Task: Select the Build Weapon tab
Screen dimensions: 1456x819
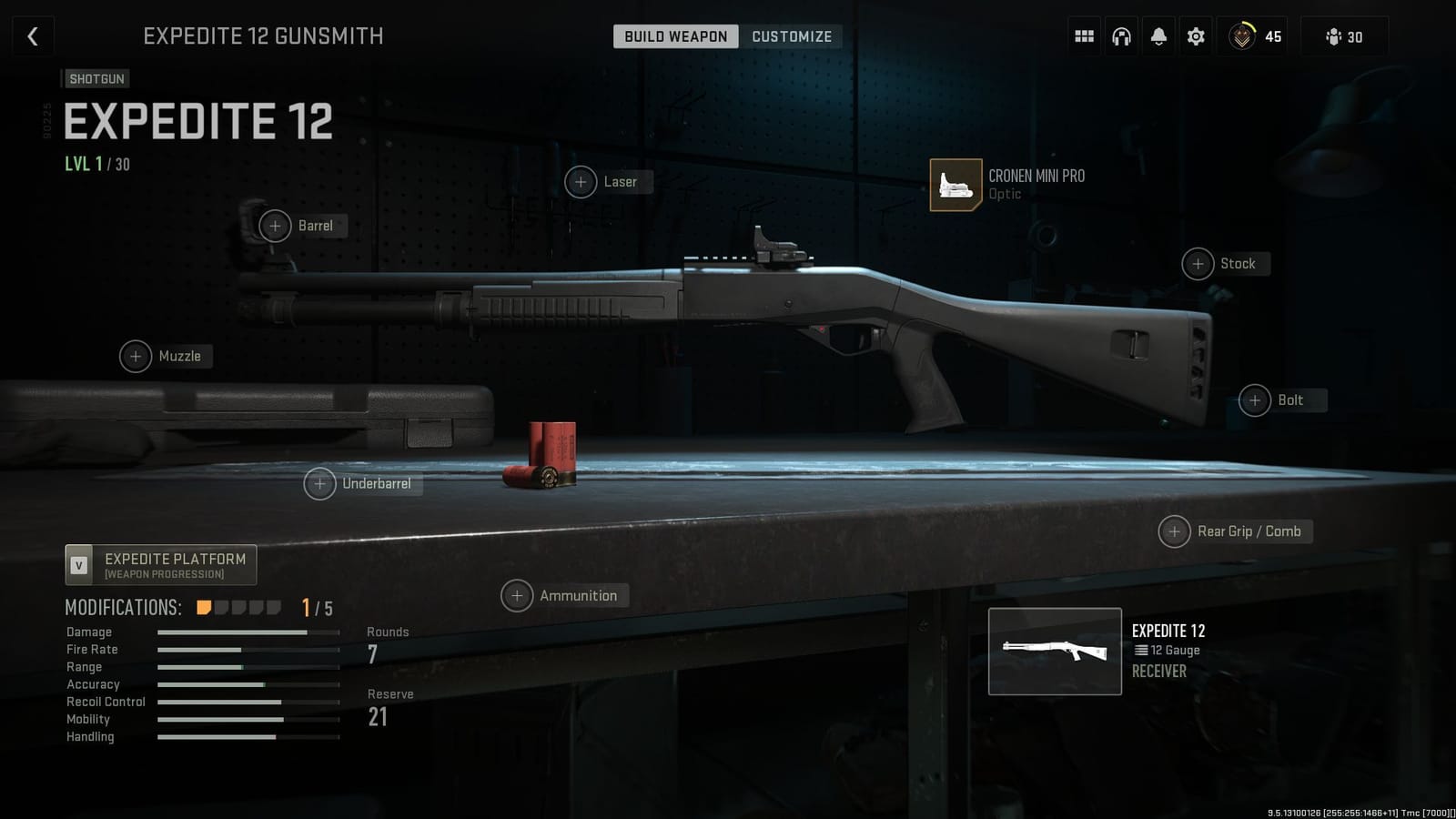Action: click(x=674, y=36)
